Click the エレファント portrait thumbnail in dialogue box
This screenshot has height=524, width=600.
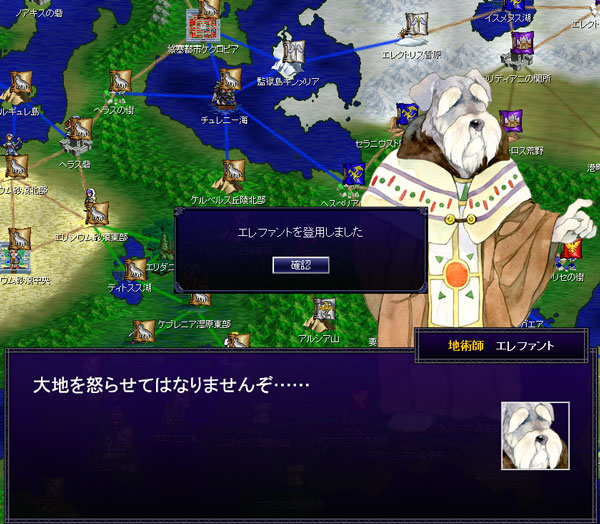click(x=535, y=436)
